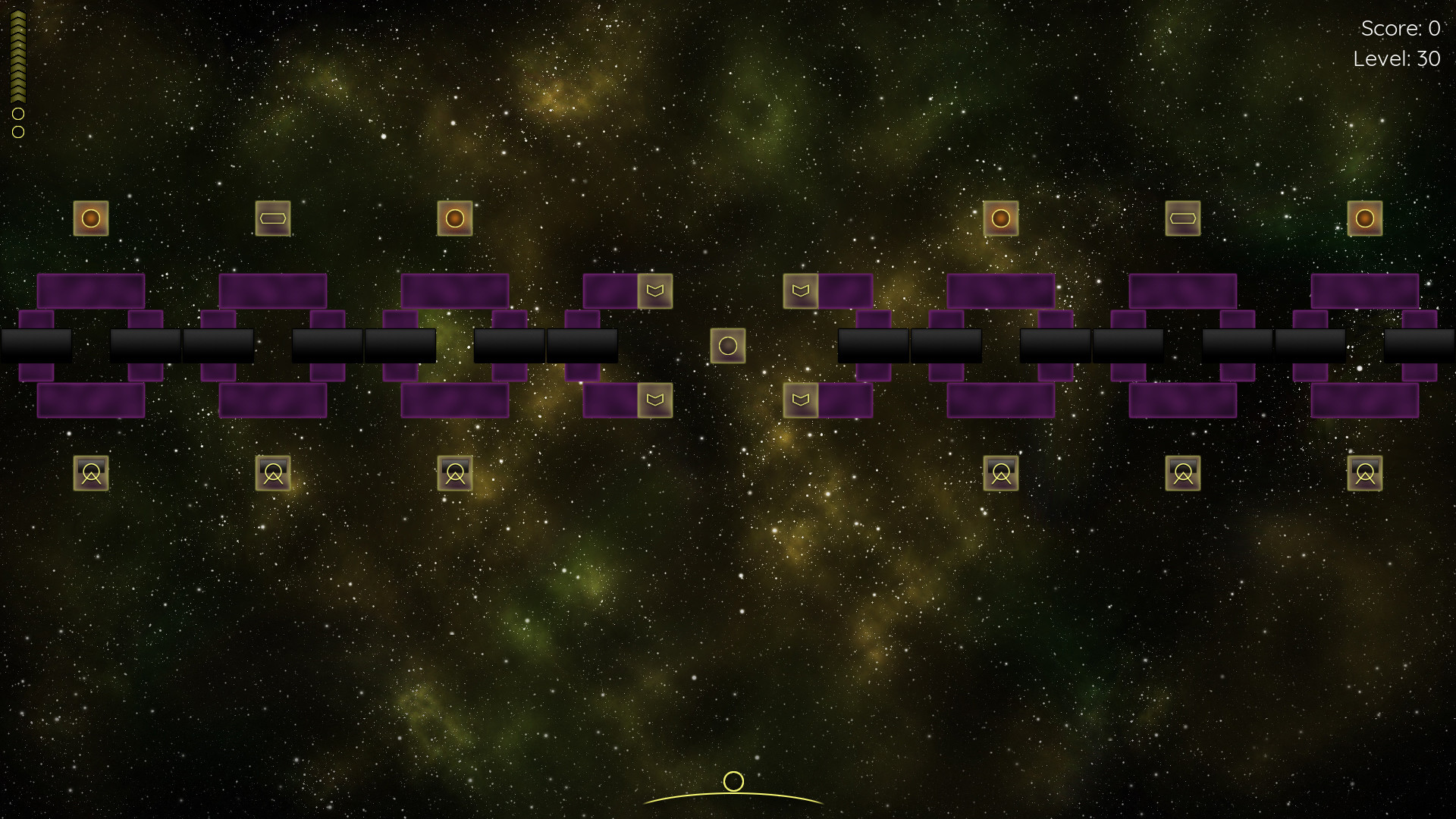The width and height of the screenshot is (1456, 819).
Task: Click the helmet power-up block at lower left
Action: 91,472
